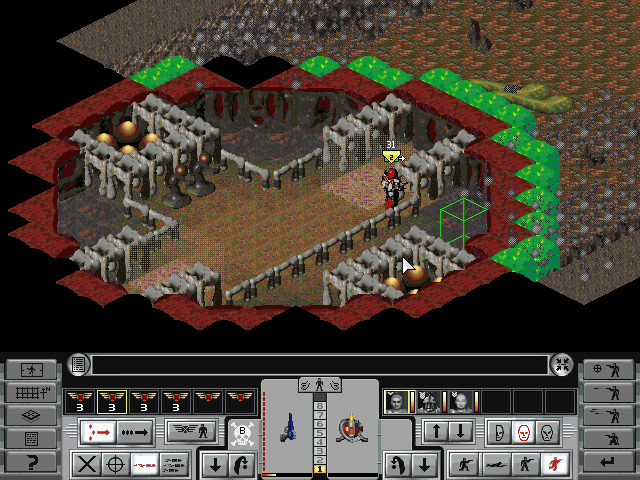Open the help question mark button
The height and width of the screenshot is (480, 640).
tap(30, 462)
